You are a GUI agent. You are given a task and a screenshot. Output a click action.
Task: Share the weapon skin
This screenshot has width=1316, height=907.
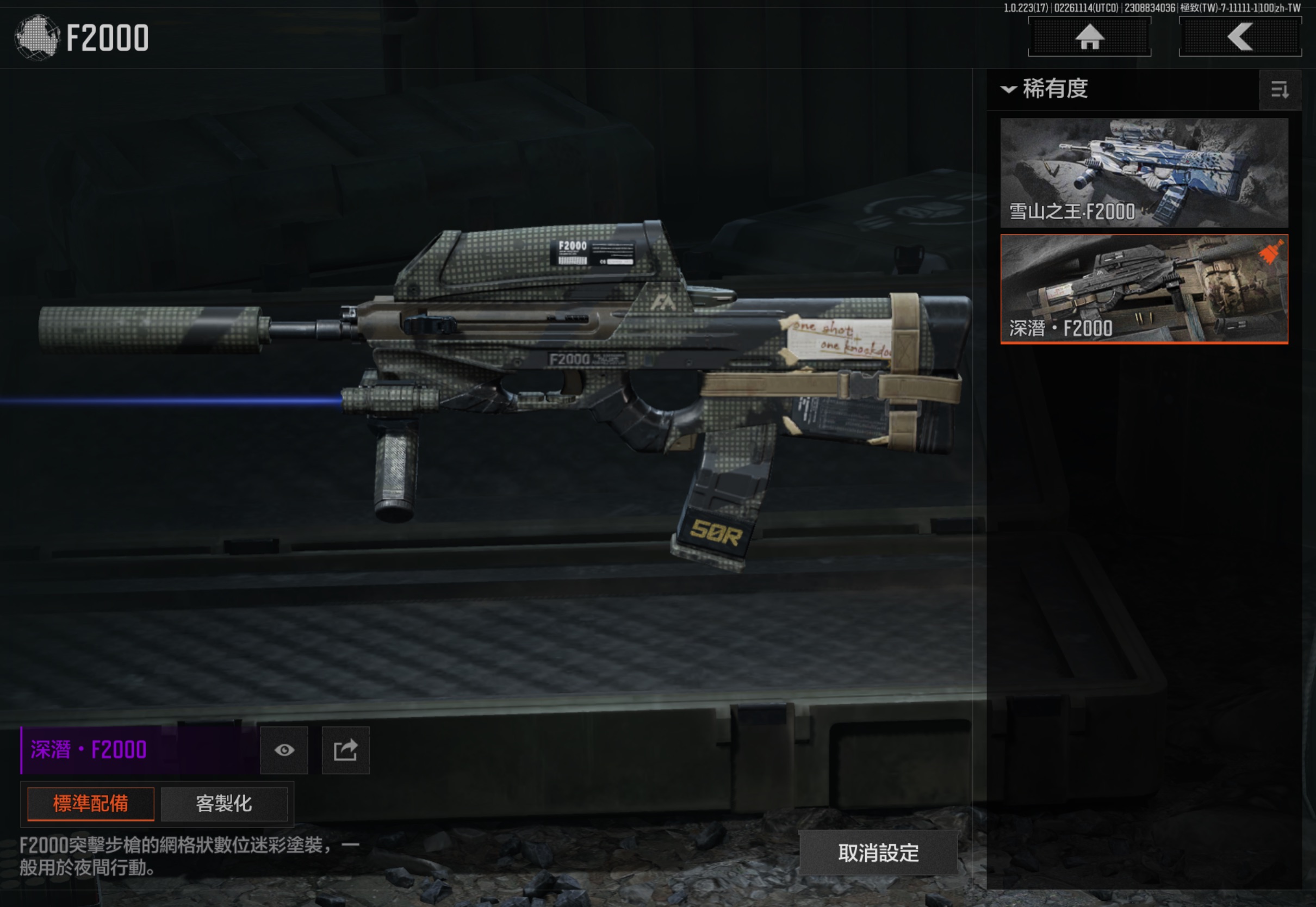point(345,750)
